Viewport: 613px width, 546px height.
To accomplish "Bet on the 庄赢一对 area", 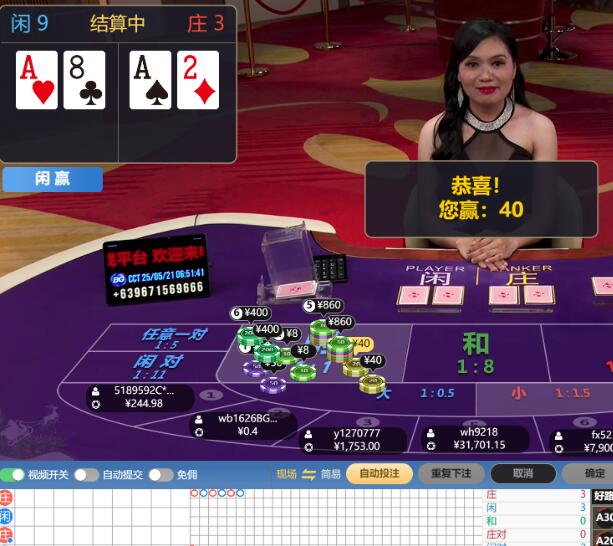I will point(174,337).
